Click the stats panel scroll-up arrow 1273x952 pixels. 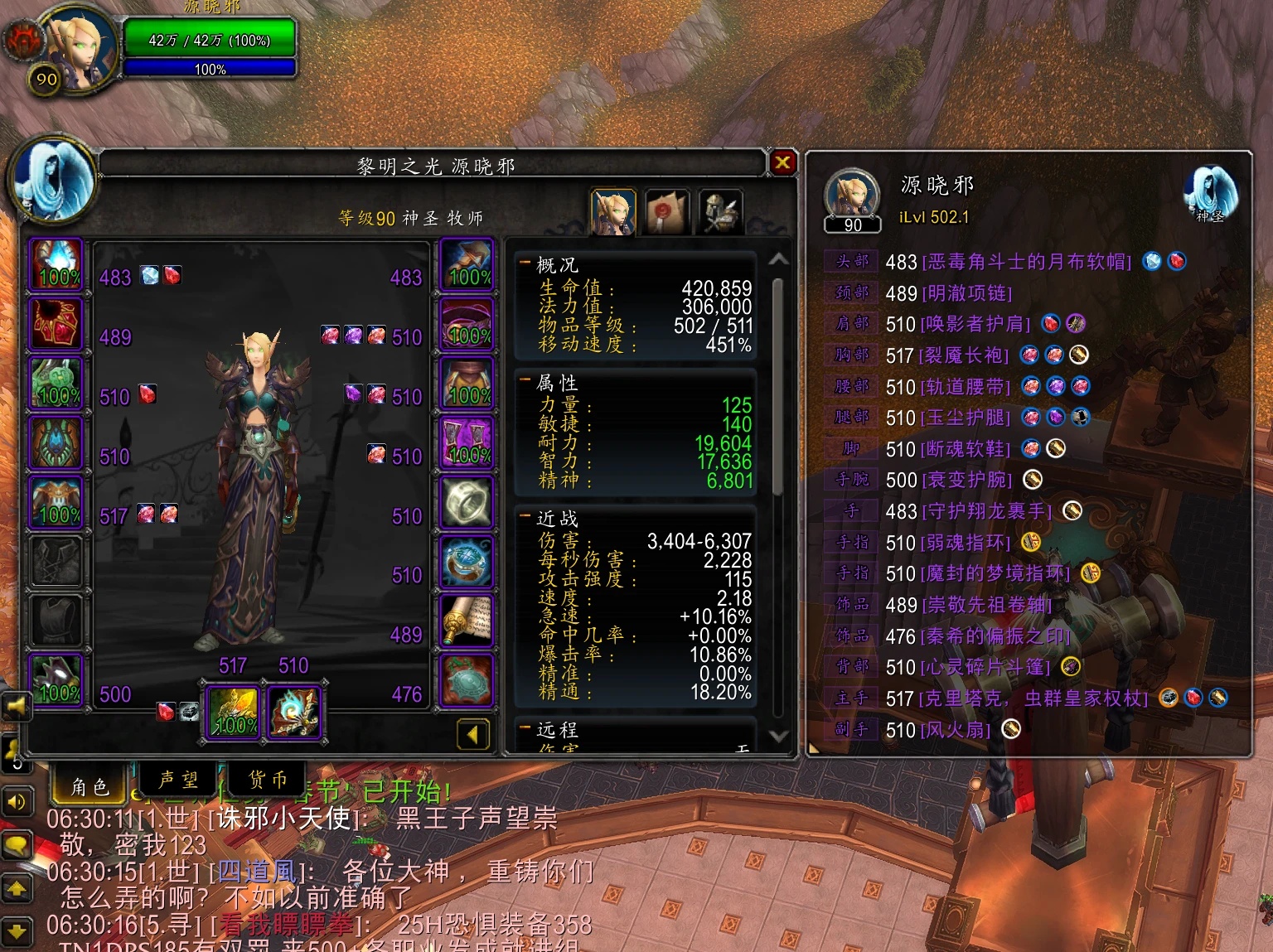778,259
